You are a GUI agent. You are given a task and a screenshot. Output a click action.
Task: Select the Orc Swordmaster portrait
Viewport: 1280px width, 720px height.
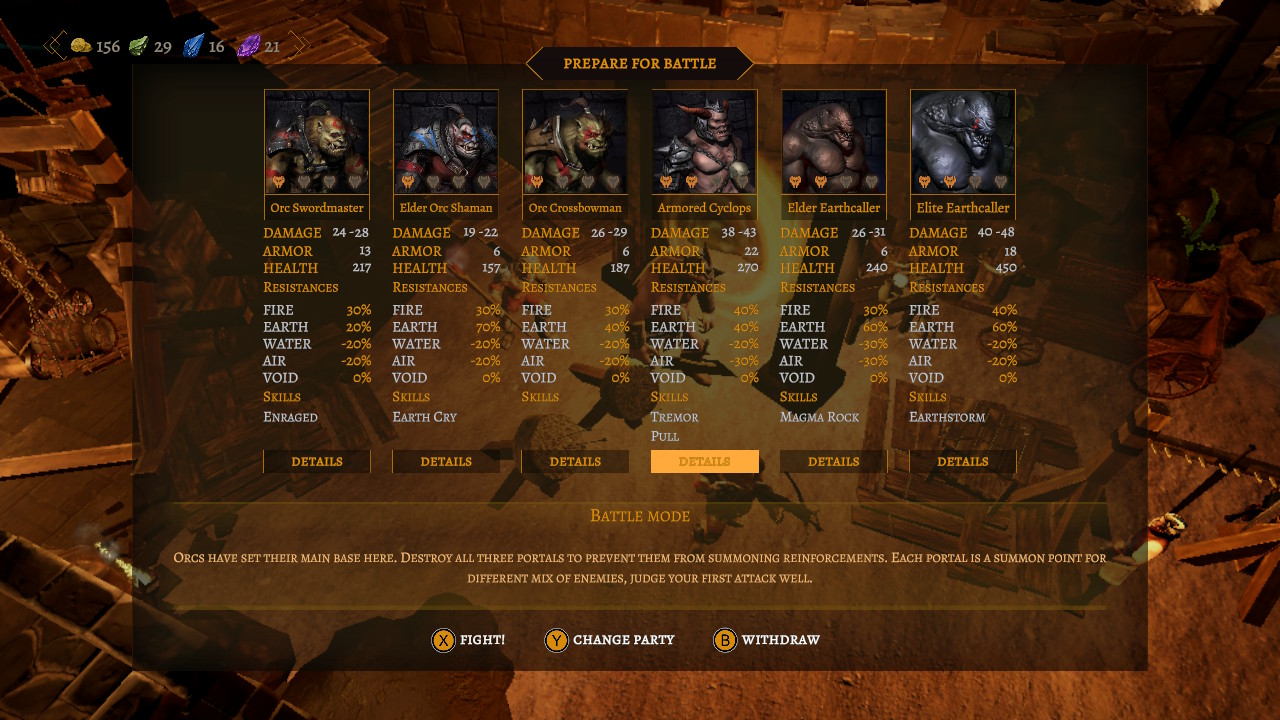316,140
